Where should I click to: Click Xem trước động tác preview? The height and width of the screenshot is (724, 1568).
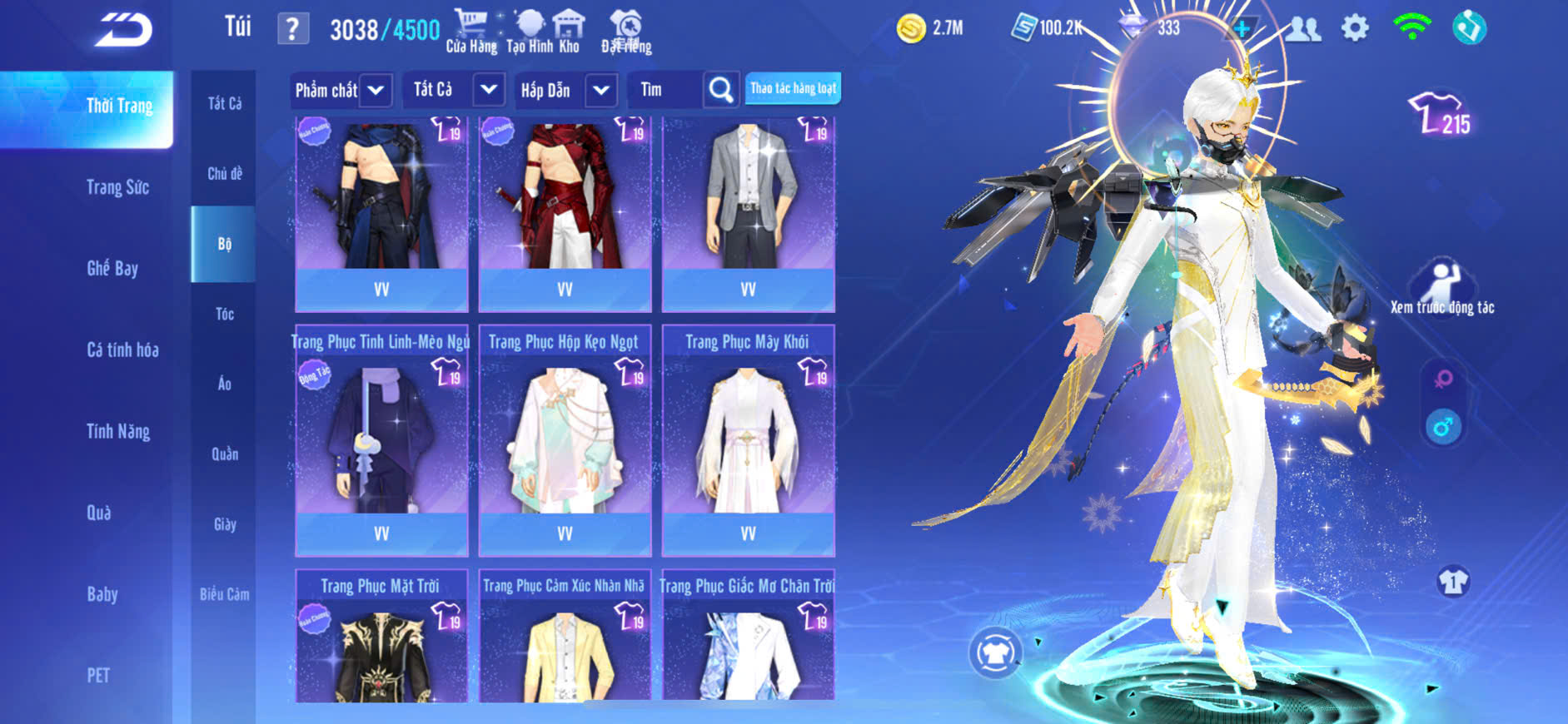point(1442,287)
